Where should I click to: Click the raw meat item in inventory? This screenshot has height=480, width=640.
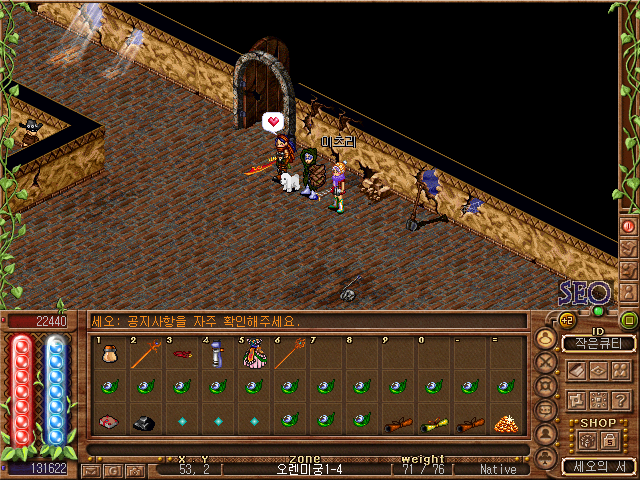[108, 422]
